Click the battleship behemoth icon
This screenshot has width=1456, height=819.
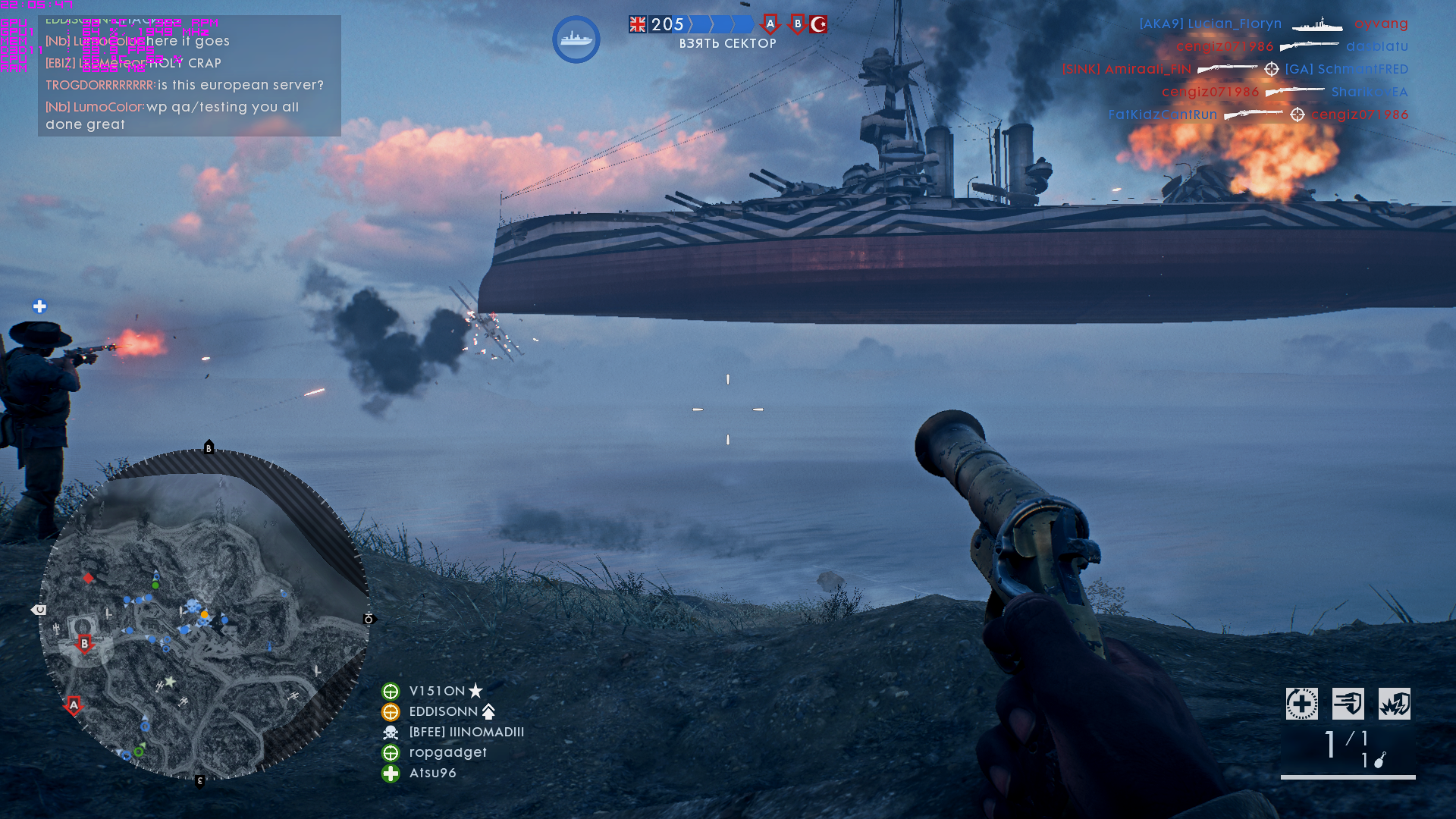click(576, 39)
